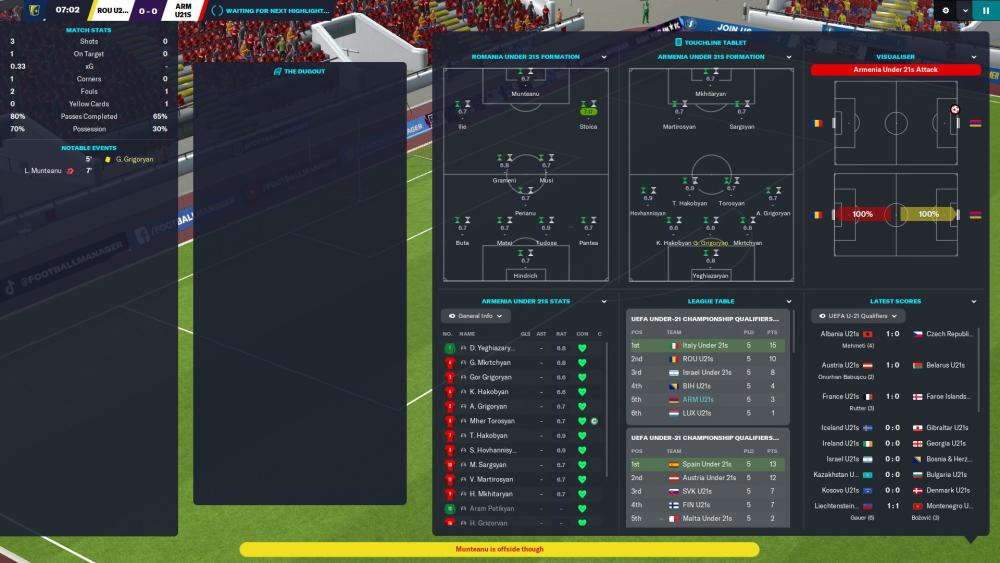Expand the Romania Under 21s Formation dropdown

tap(604, 57)
